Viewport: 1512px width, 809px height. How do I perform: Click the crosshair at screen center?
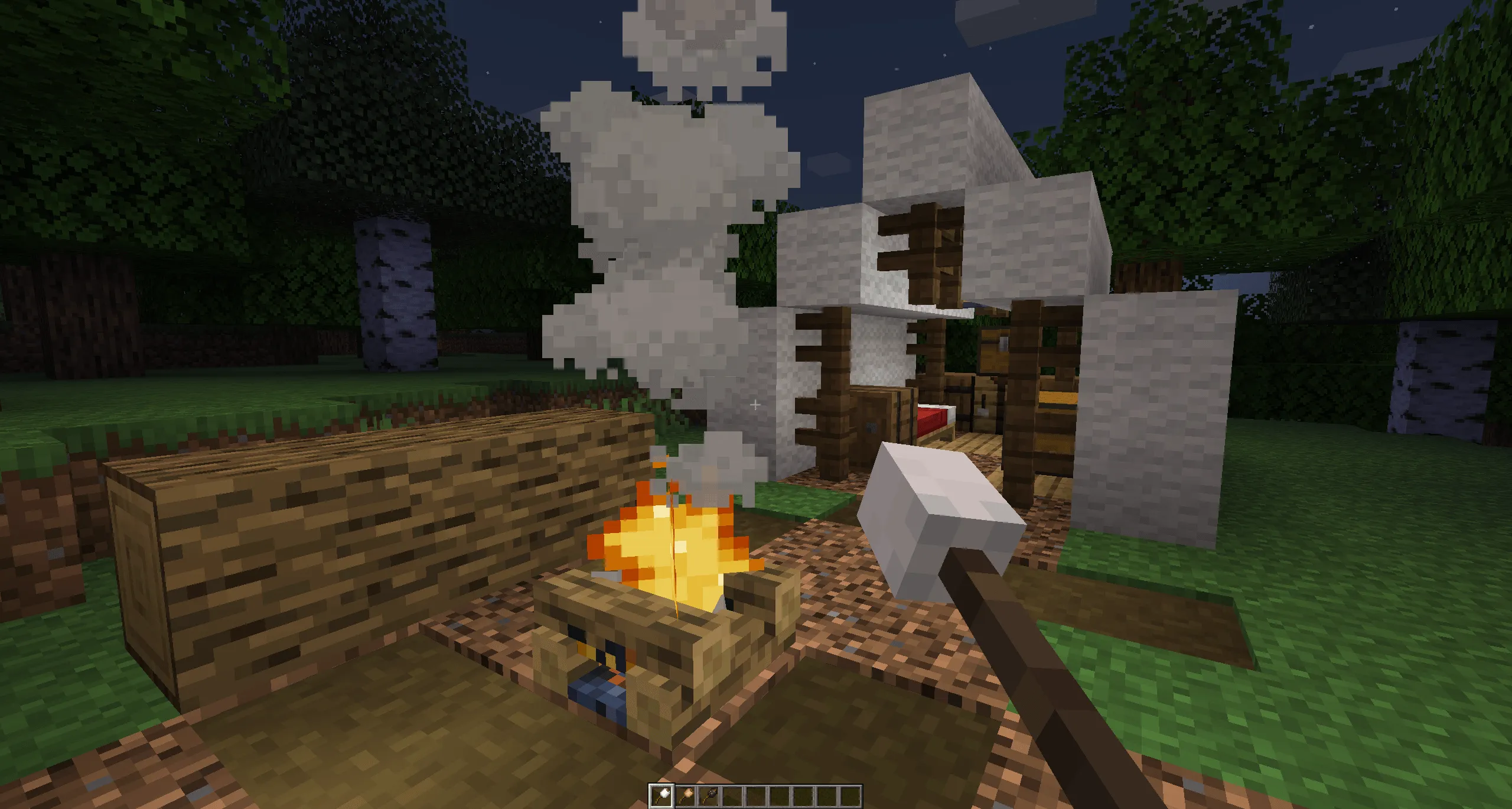755,404
